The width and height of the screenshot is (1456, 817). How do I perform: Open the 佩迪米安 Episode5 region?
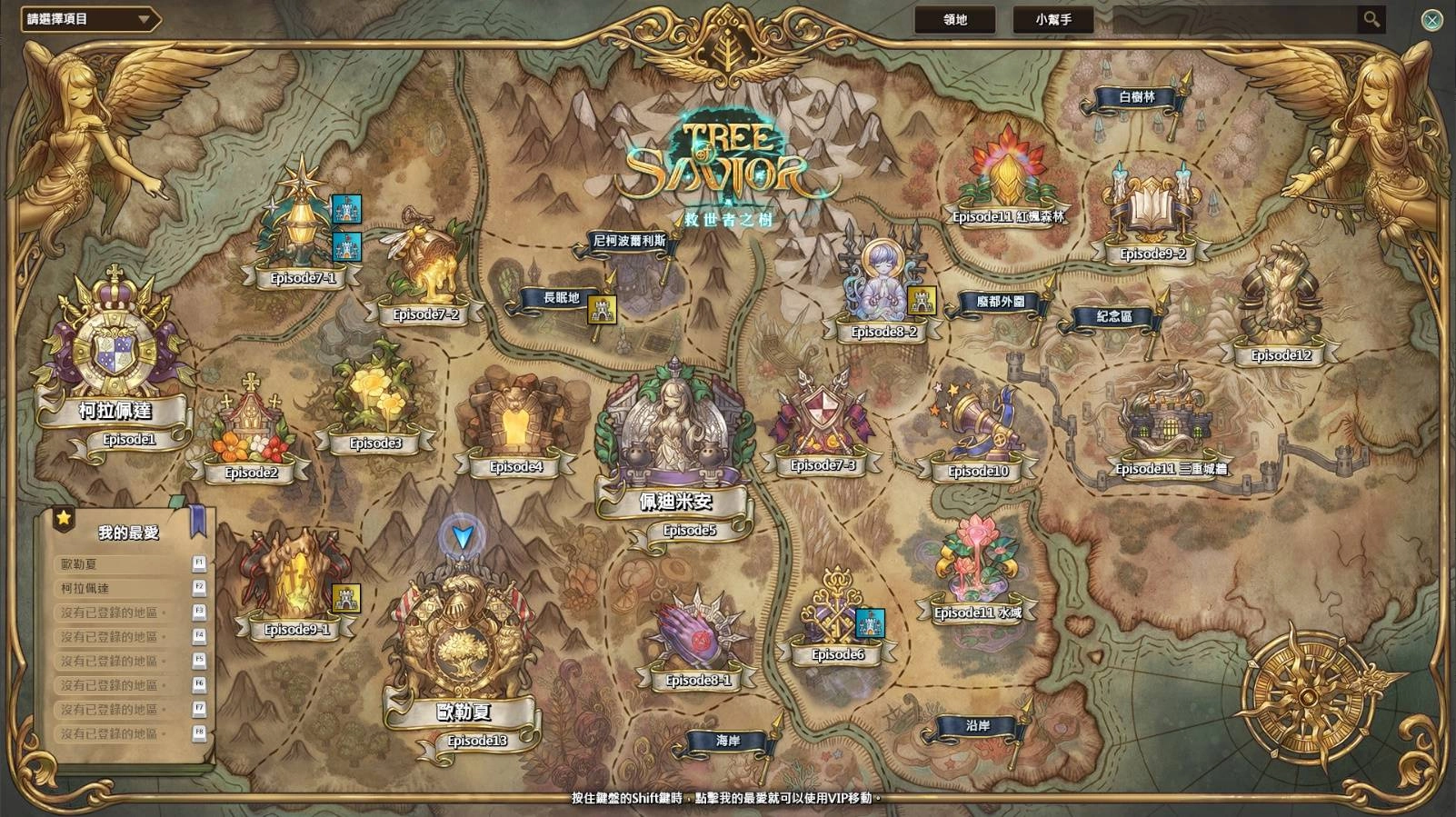674,436
